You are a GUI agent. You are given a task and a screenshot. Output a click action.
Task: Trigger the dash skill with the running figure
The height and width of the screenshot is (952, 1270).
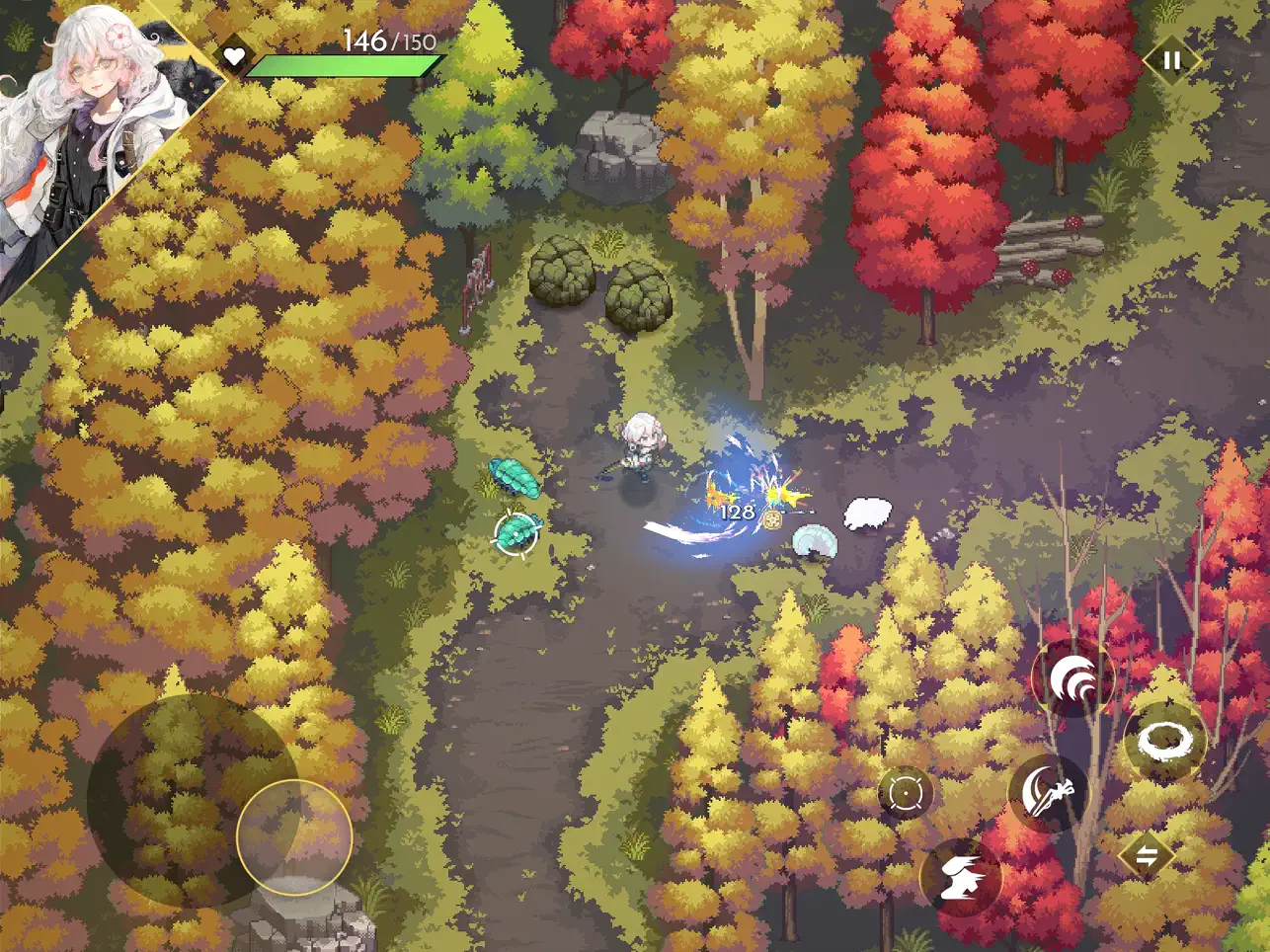(x=960, y=877)
